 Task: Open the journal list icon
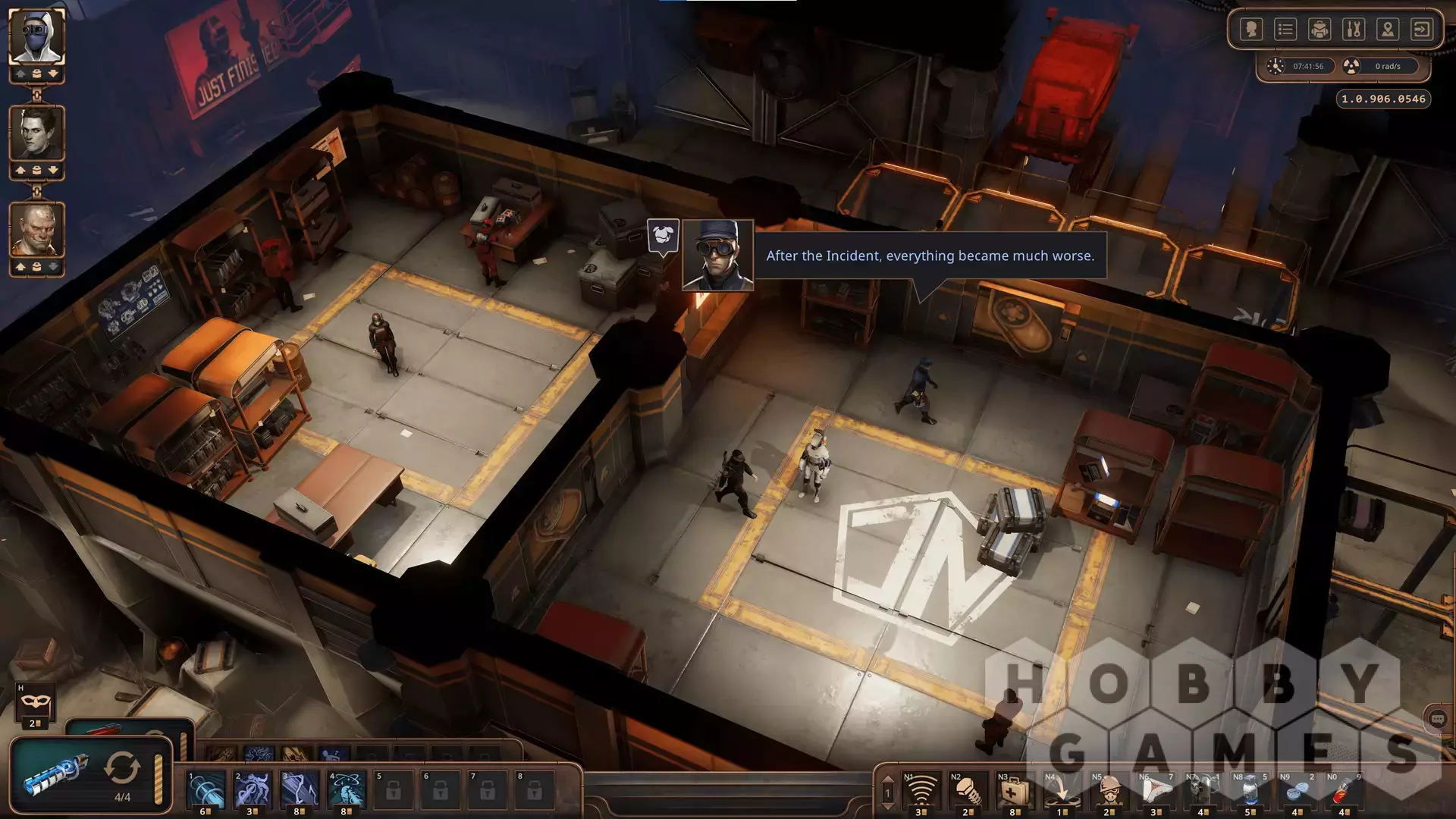[1285, 30]
